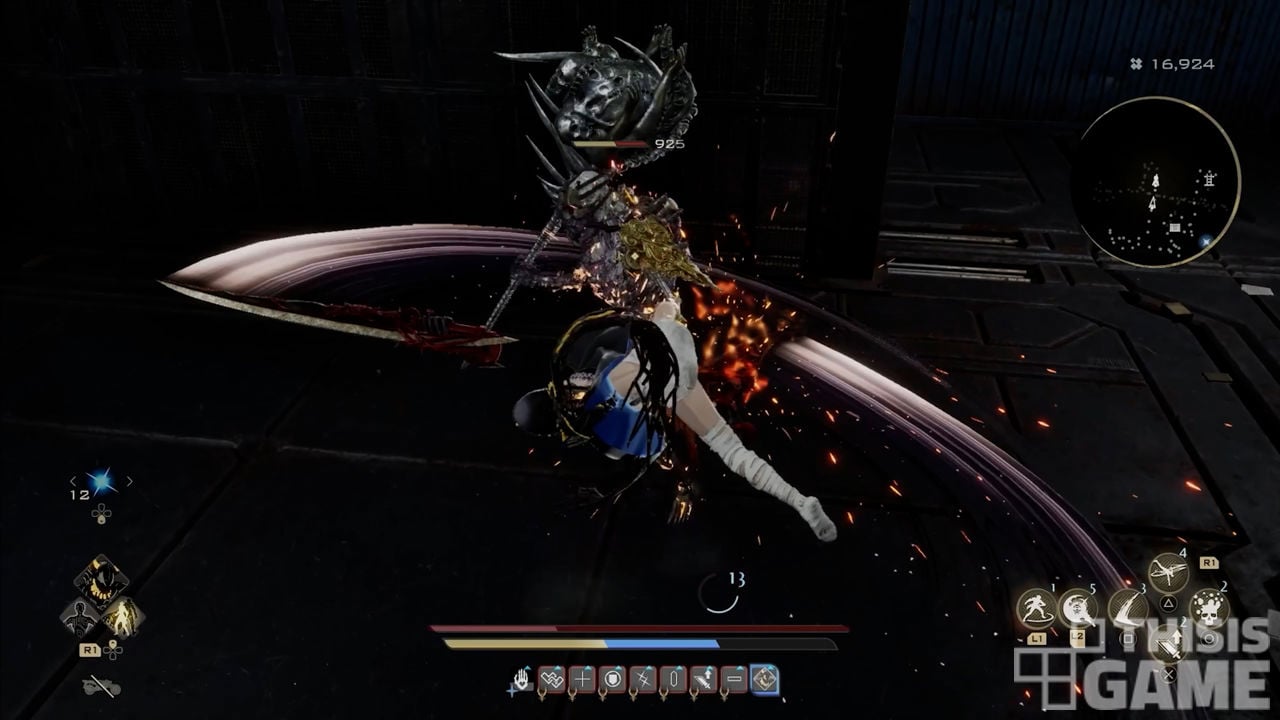Cycle to the next quick item arrow
This screenshot has width=1280, height=720.
[129, 481]
